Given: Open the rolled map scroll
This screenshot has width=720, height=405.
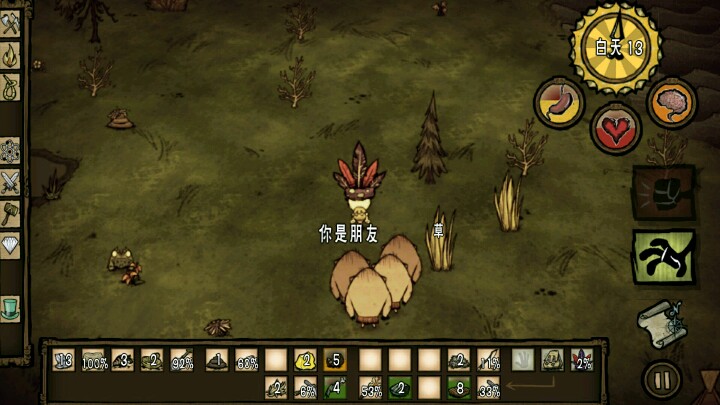Looking at the screenshot, I should pos(661,322).
